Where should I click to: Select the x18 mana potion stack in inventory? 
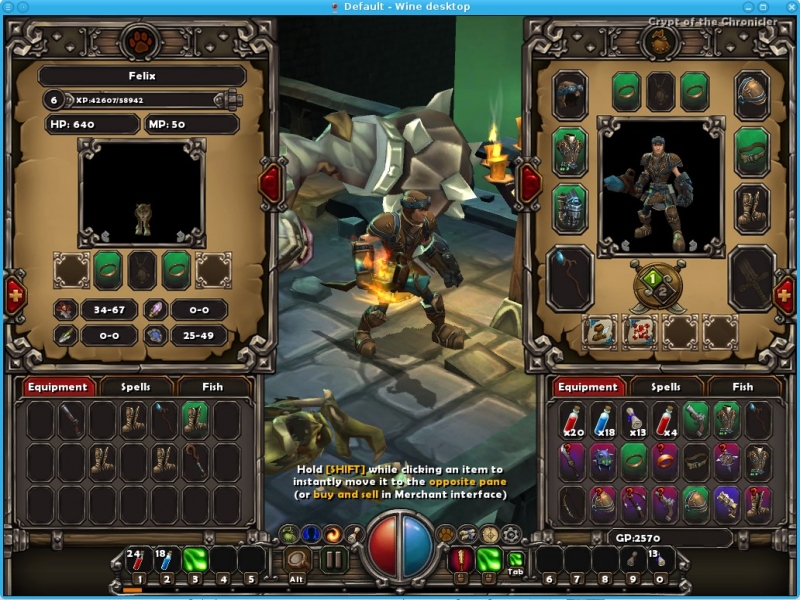pos(603,420)
